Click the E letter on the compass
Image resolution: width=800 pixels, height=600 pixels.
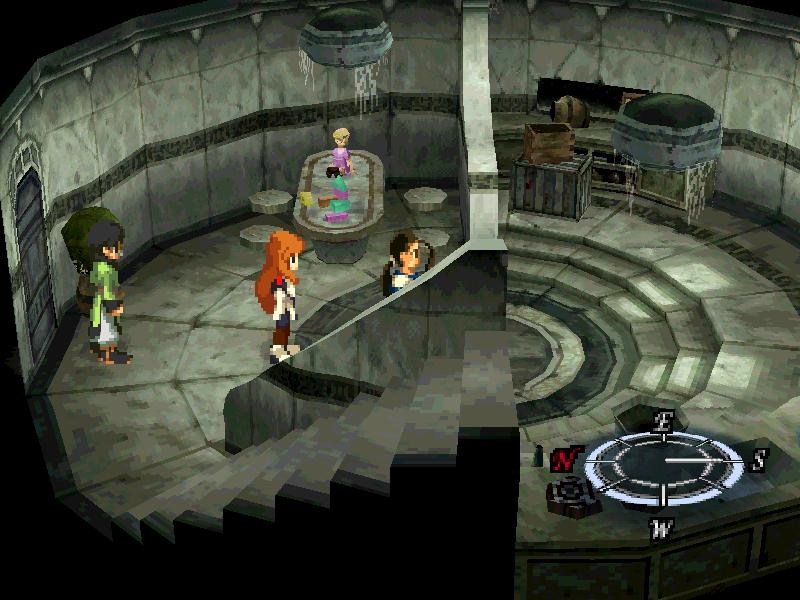(661, 421)
